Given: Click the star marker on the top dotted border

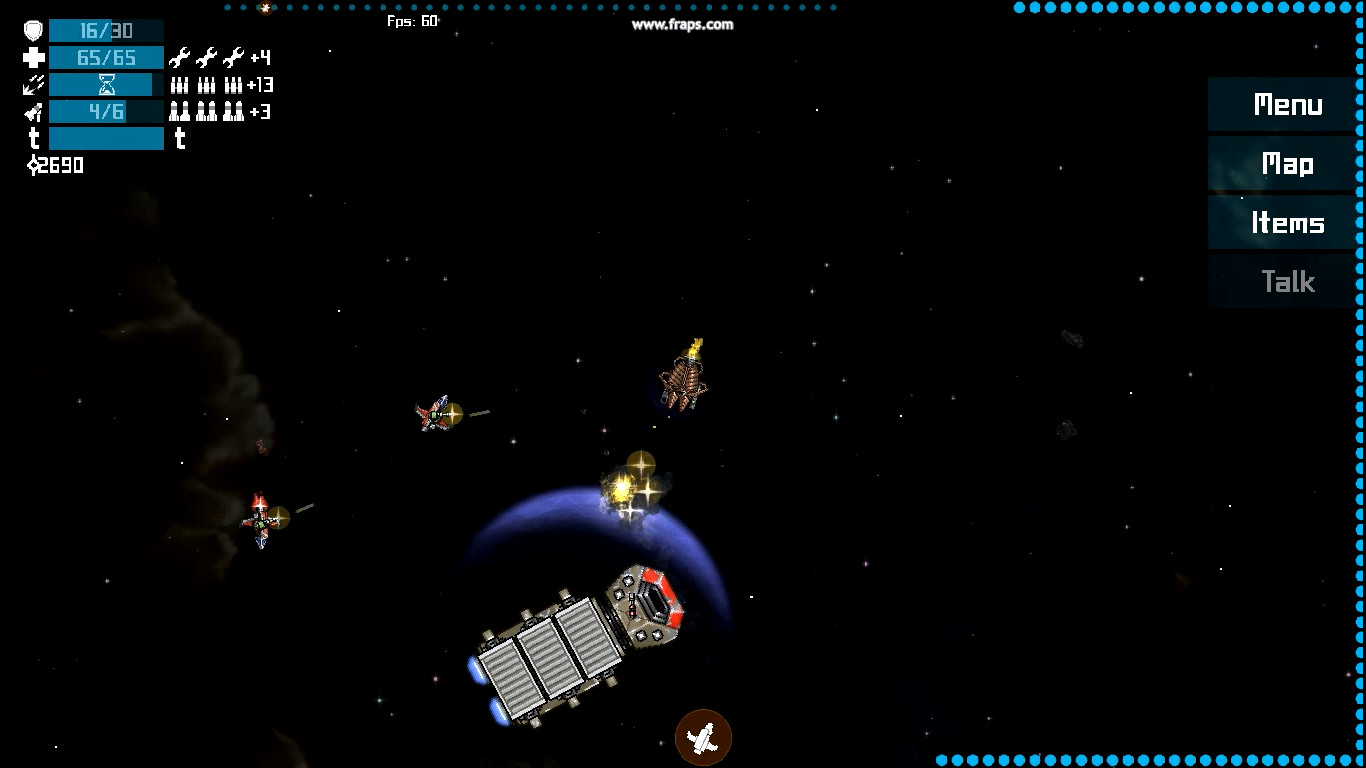Looking at the screenshot, I should tap(263, 7).
